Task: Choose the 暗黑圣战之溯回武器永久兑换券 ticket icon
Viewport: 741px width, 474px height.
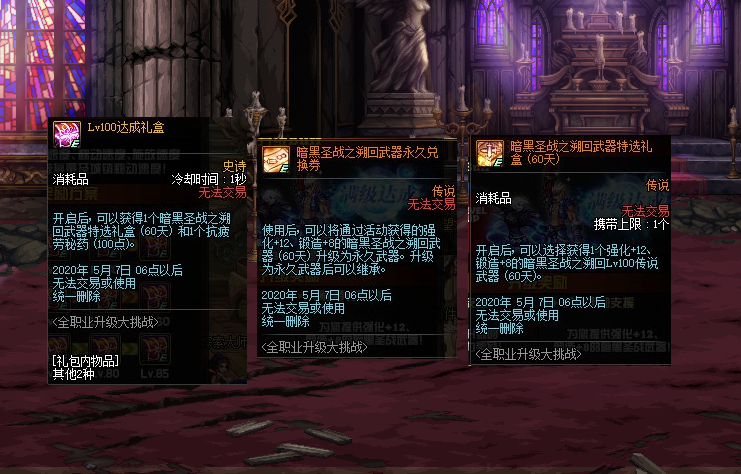Action: [276, 158]
